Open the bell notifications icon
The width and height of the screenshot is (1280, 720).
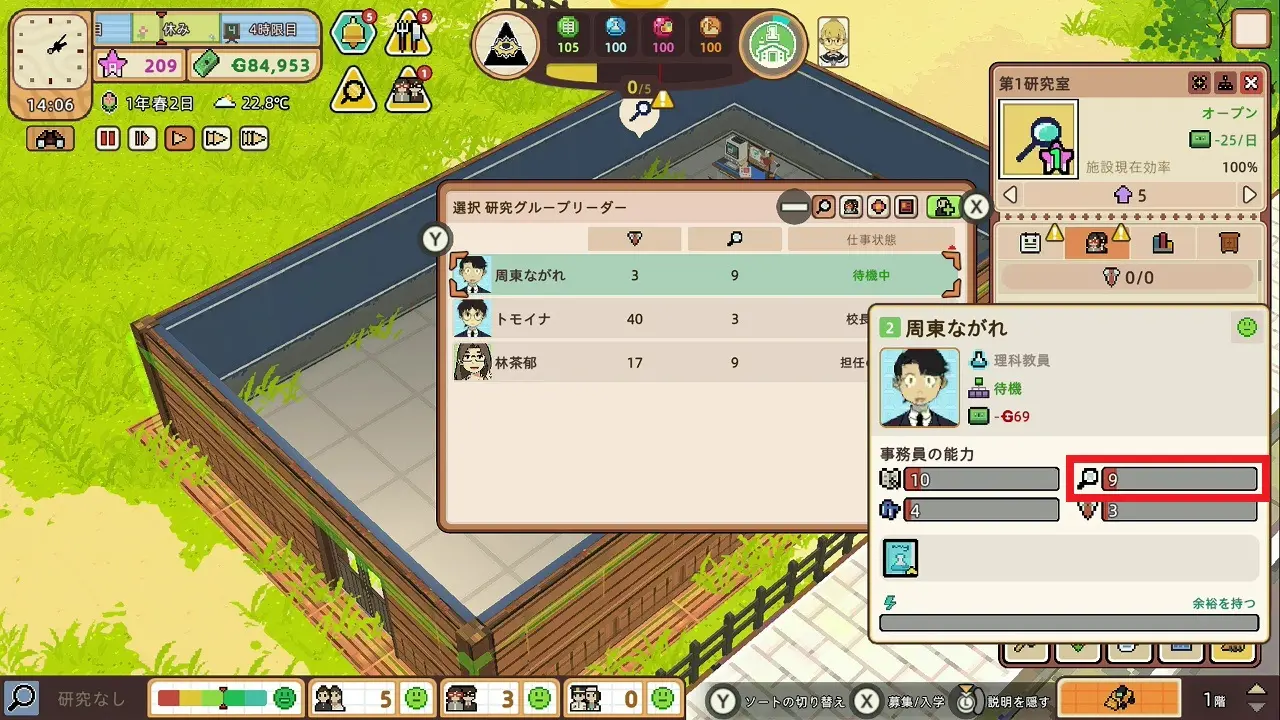pos(353,35)
